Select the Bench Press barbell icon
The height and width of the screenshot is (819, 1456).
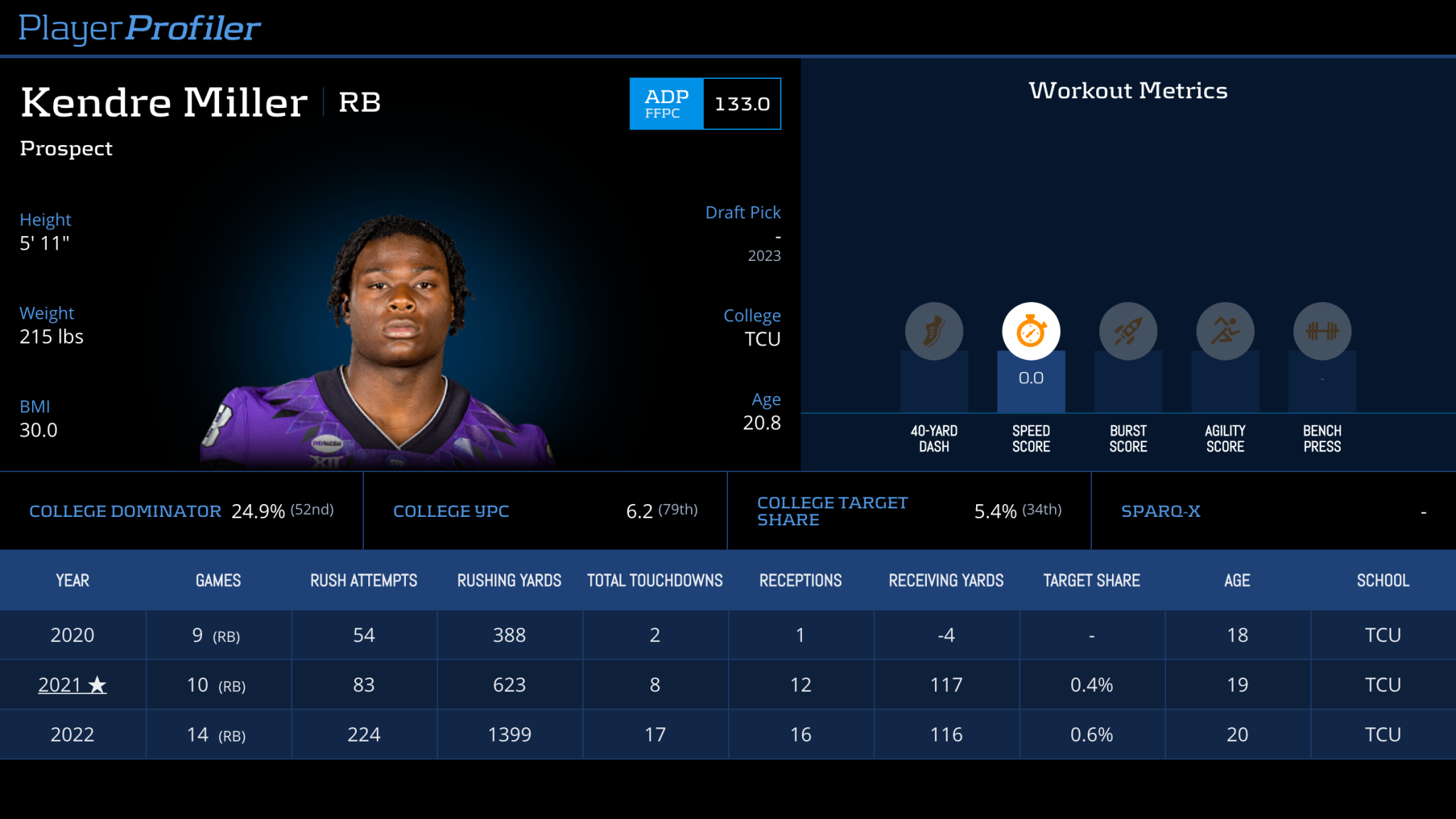click(1322, 331)
